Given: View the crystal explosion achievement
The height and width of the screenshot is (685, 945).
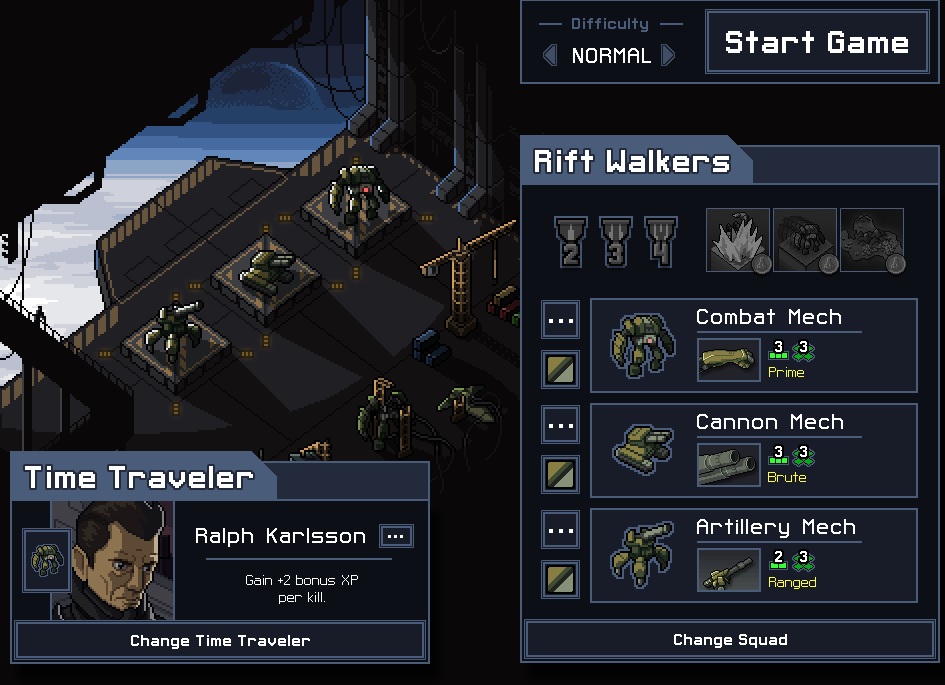Looking at the screenshot, I should 738,240.
